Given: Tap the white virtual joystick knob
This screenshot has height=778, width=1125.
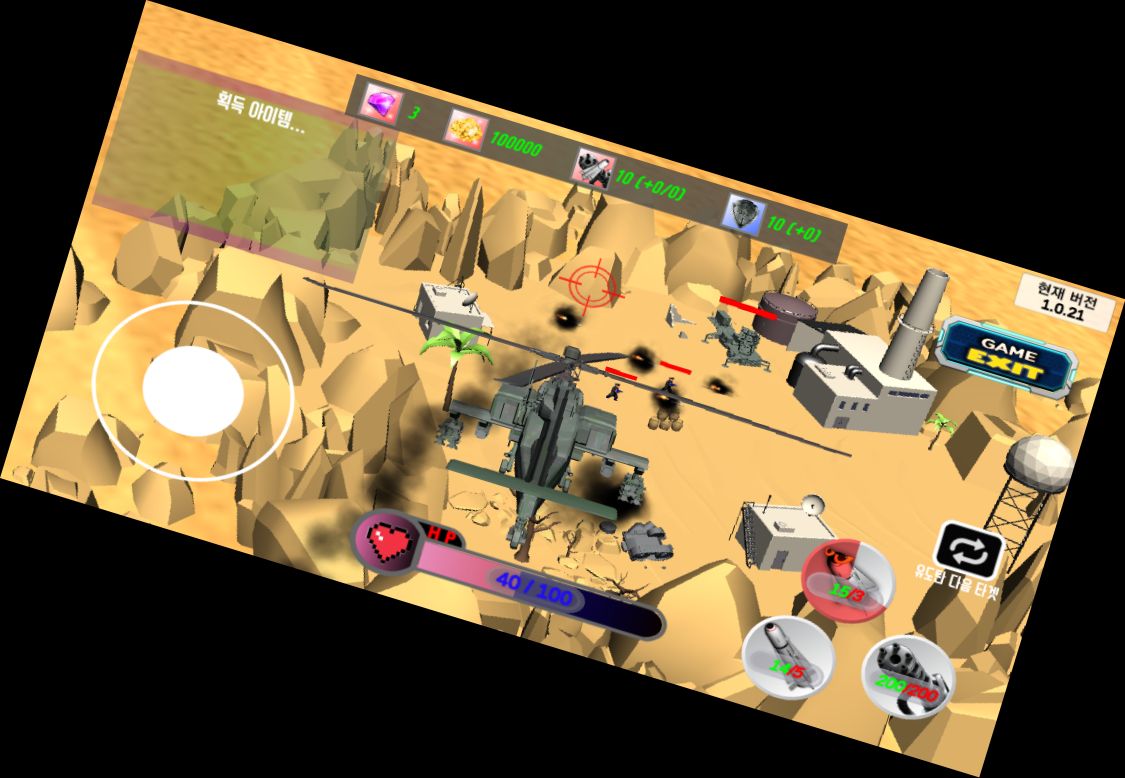Looking at the screenshot, I should point(193,390).
